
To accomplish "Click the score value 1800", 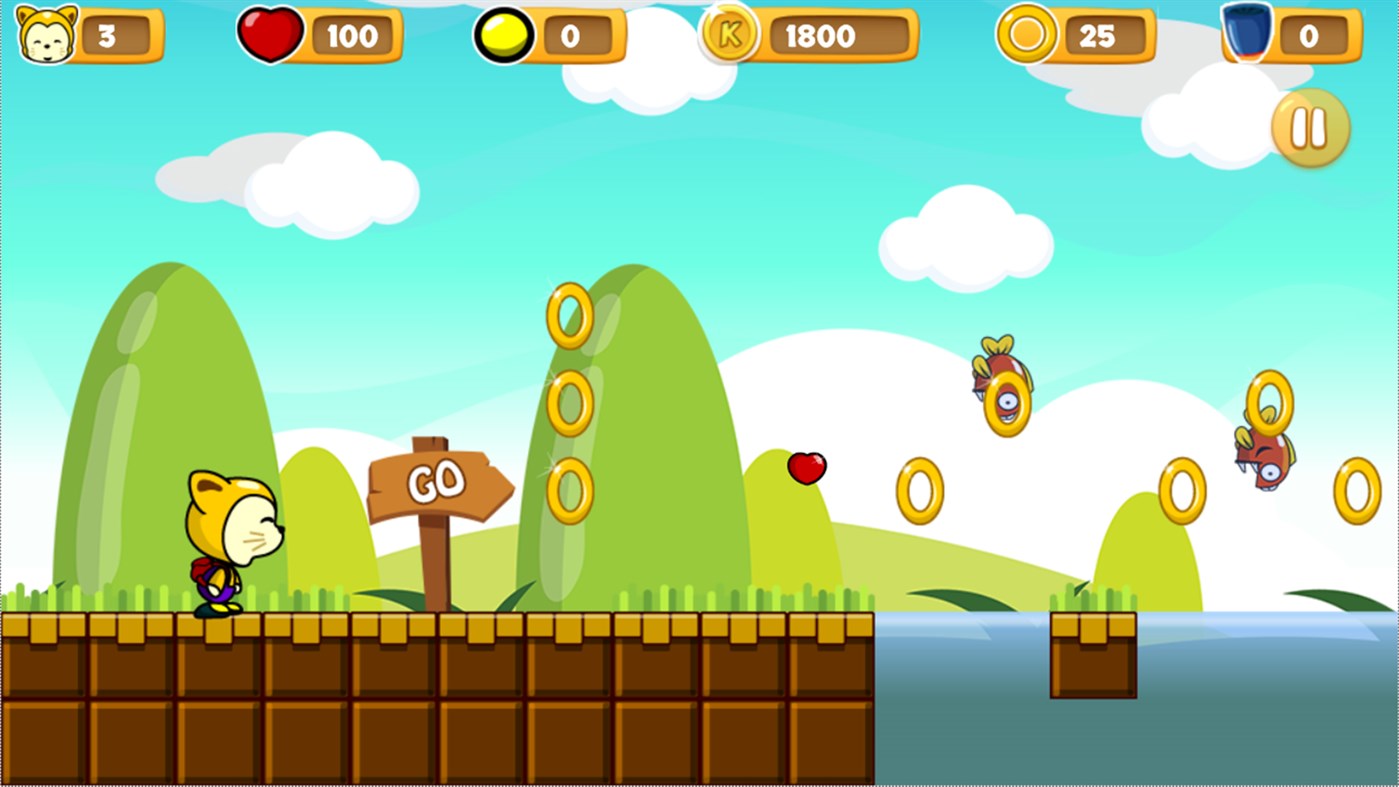I will [x=820, y=37].
